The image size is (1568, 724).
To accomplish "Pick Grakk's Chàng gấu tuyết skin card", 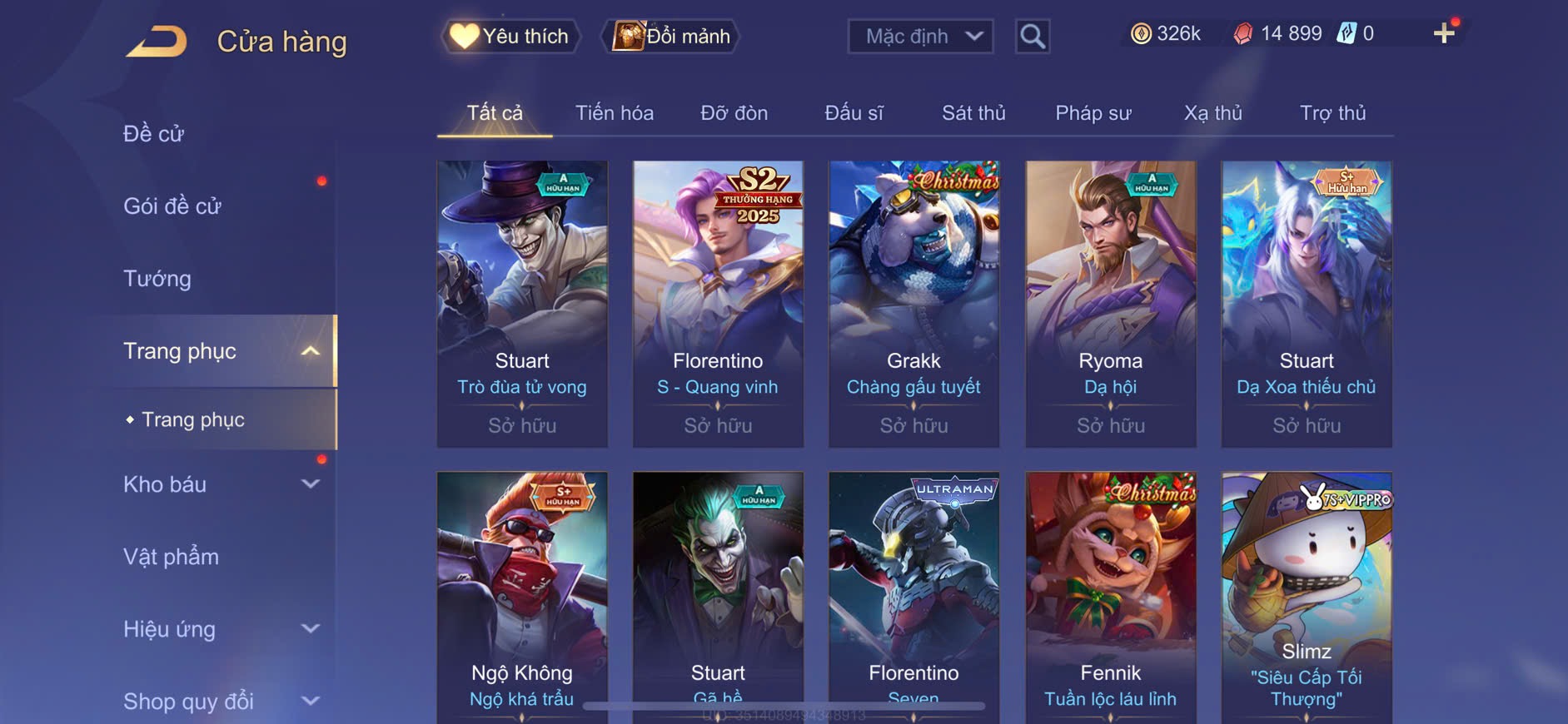I will [913, 304].
